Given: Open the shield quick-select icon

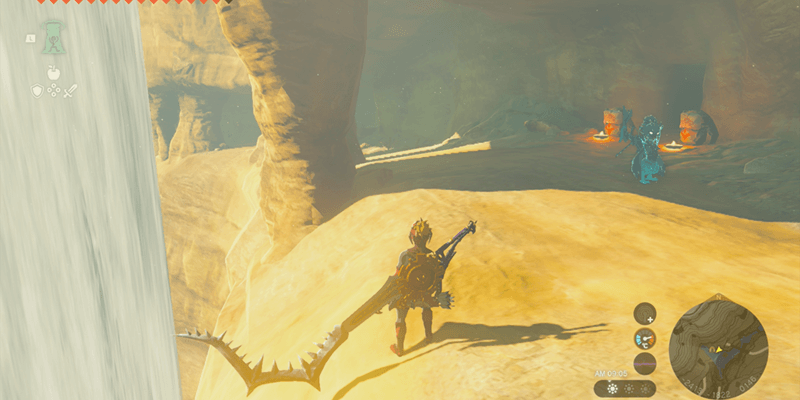Looking at the screenshot, I should (38, 91).
